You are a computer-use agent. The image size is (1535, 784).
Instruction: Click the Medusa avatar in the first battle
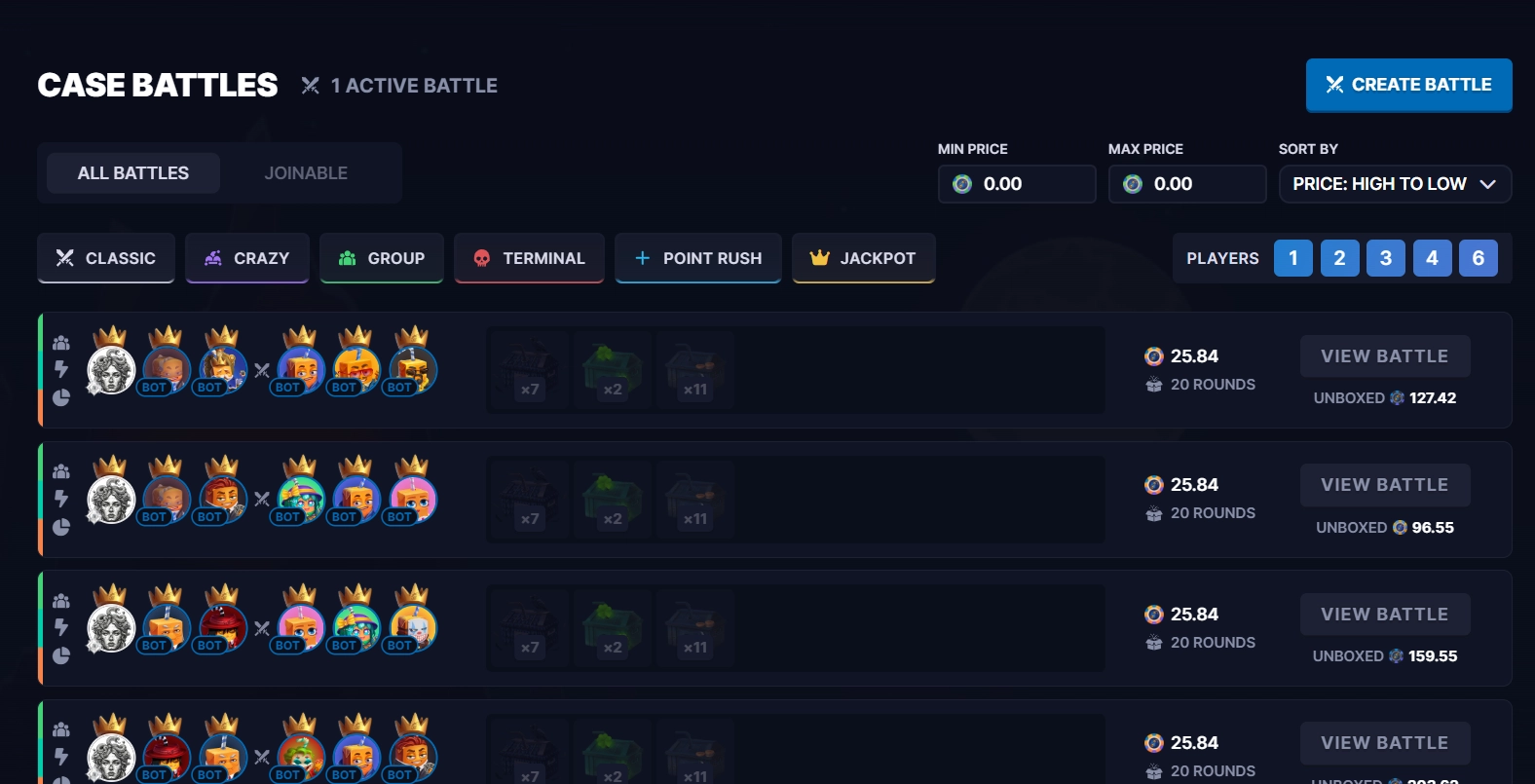(x=110, y=368)
